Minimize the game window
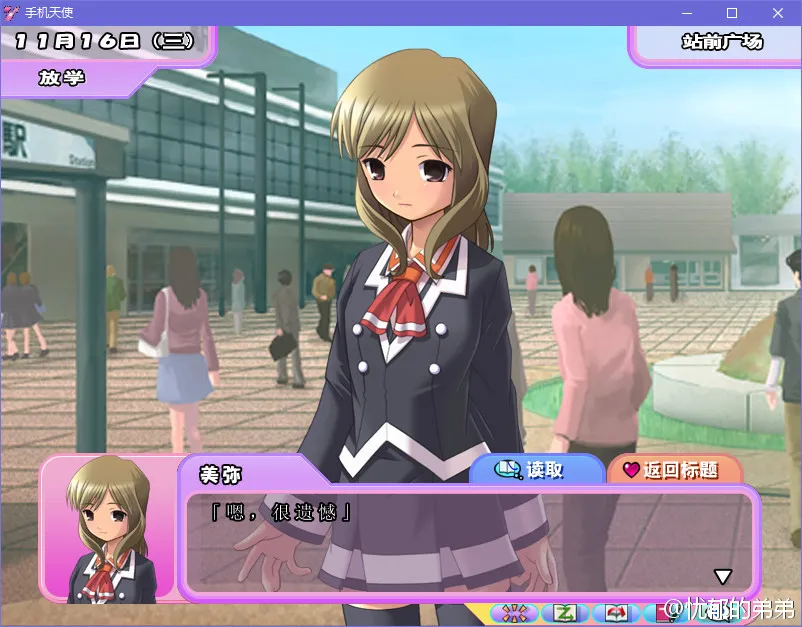 point(687,13)
